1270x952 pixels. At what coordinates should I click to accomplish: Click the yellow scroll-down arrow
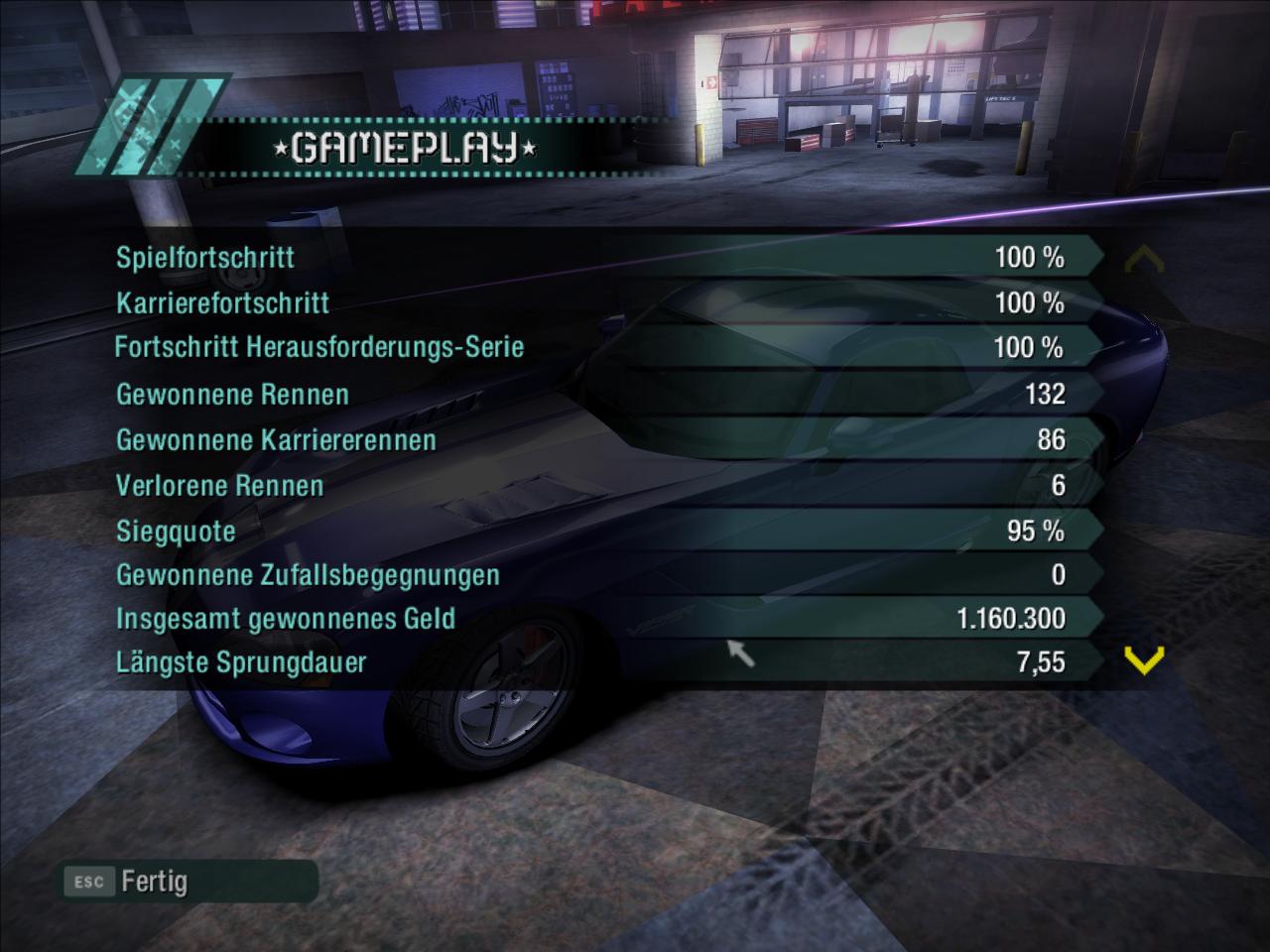tap(1144, 659)
